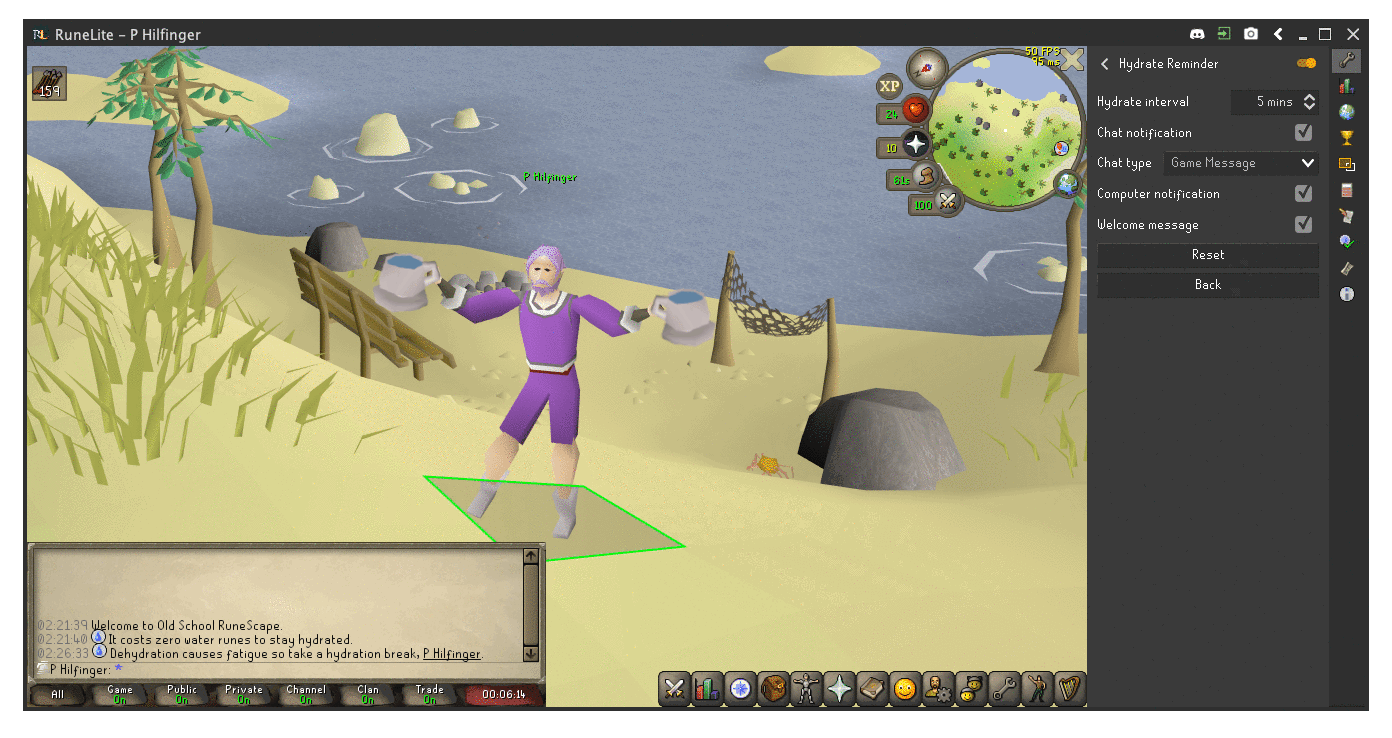Toggle the Computer notification checkbox

coord(1303,194)
